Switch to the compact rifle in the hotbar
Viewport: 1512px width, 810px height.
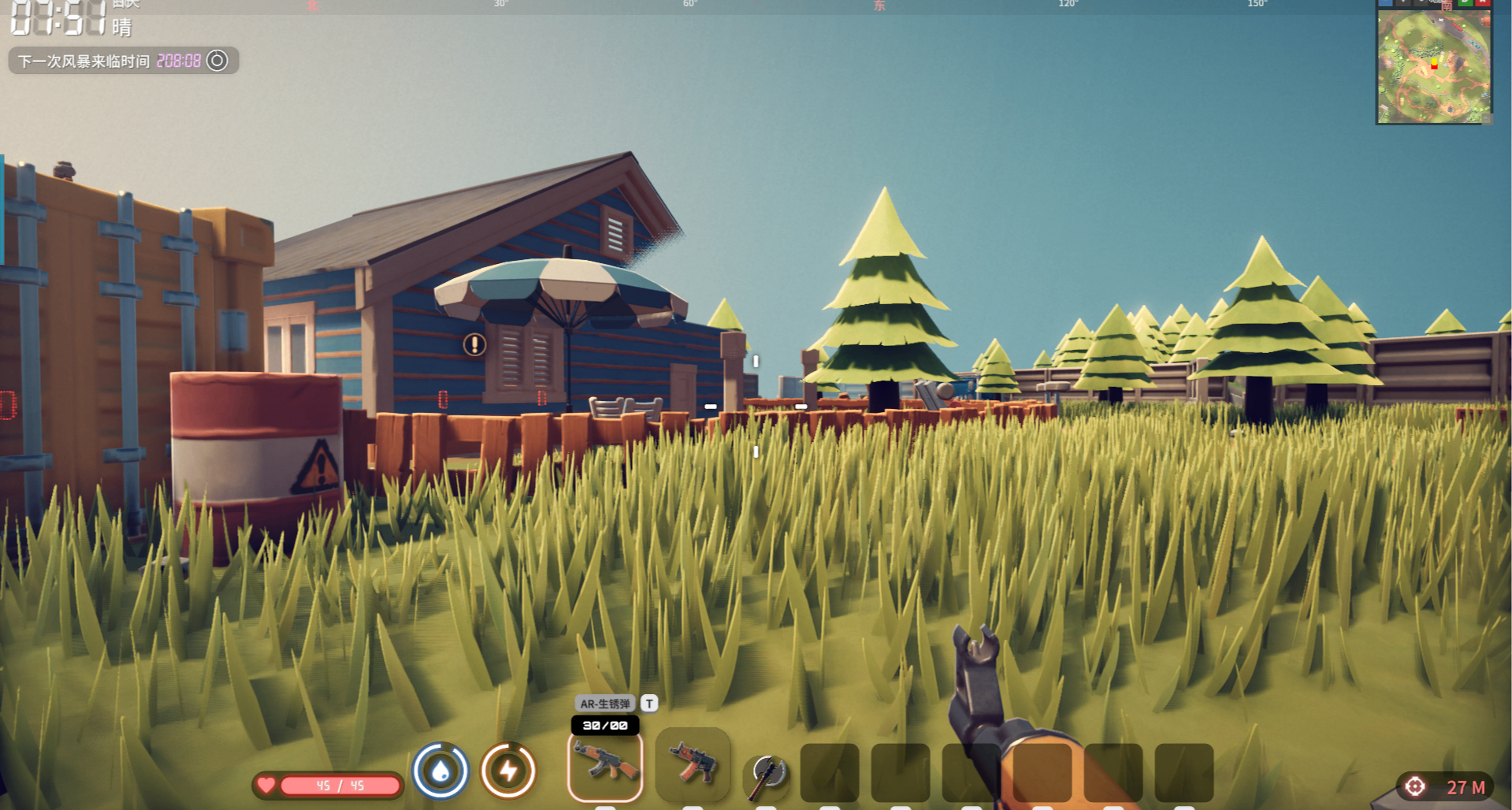click(x=692, y=764)
